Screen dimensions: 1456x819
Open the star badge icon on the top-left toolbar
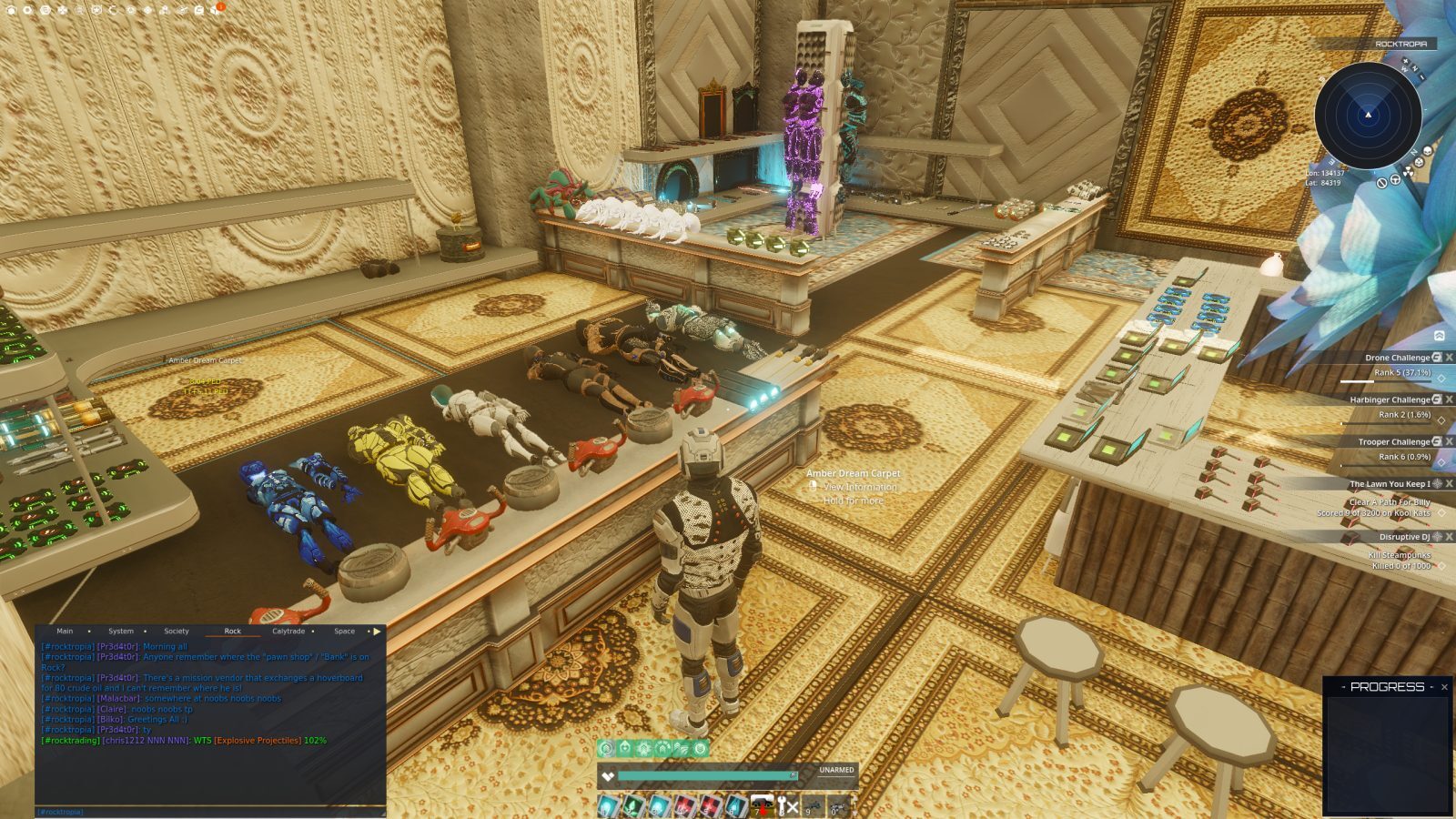click(96, 9)
